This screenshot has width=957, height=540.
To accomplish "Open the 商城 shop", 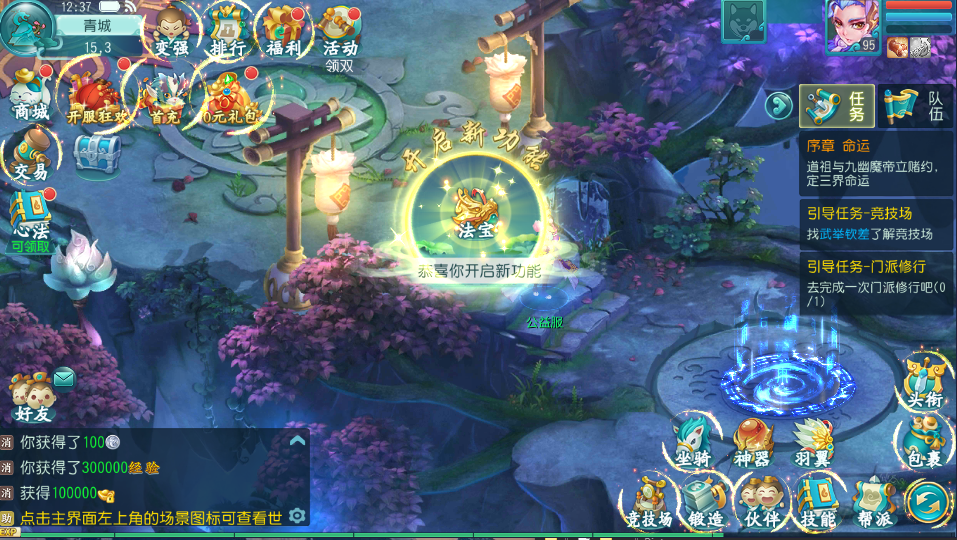I will (x=31, y=97).
